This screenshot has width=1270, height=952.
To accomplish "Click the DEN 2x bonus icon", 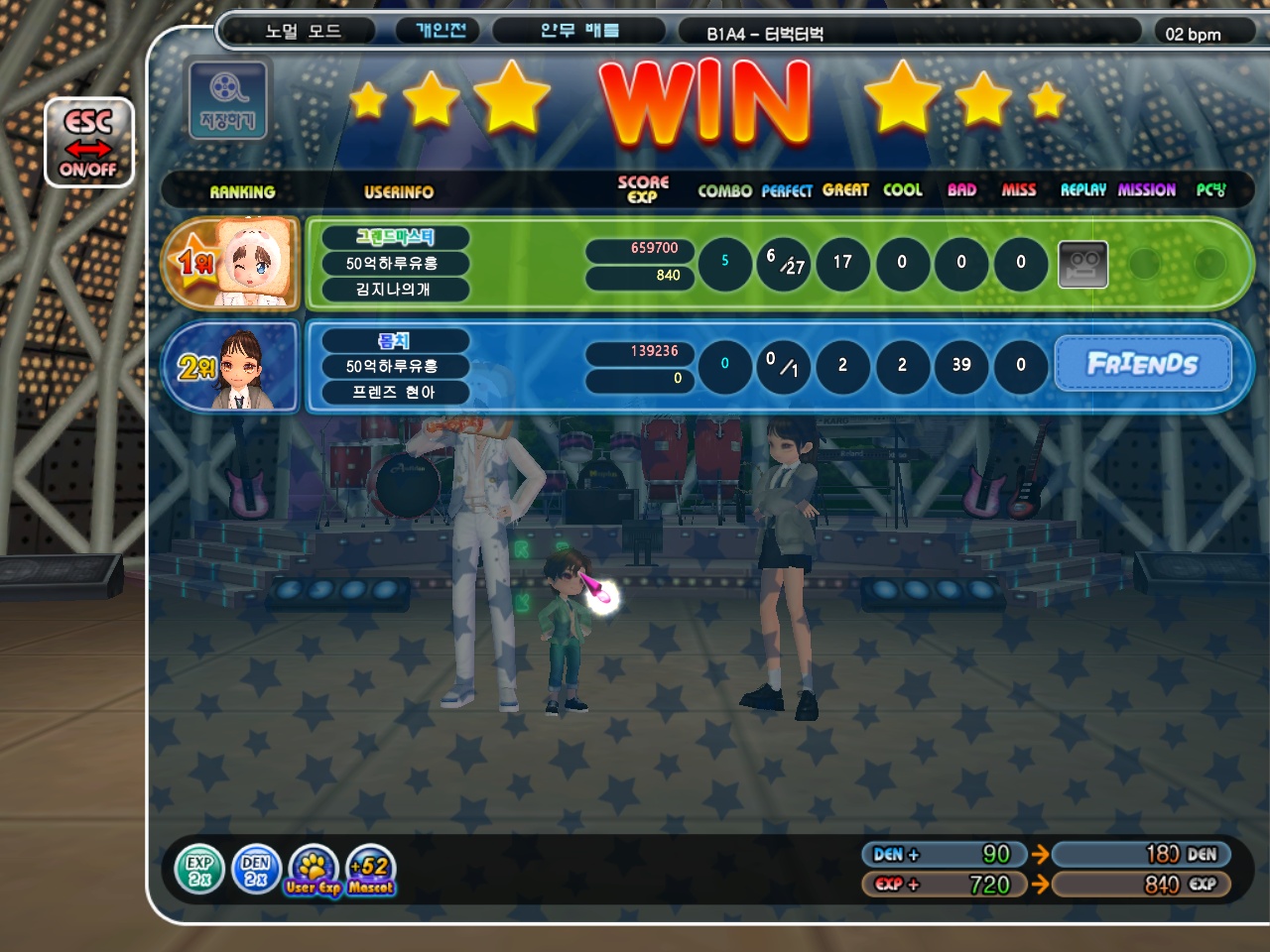I will [x=256, y=870].
